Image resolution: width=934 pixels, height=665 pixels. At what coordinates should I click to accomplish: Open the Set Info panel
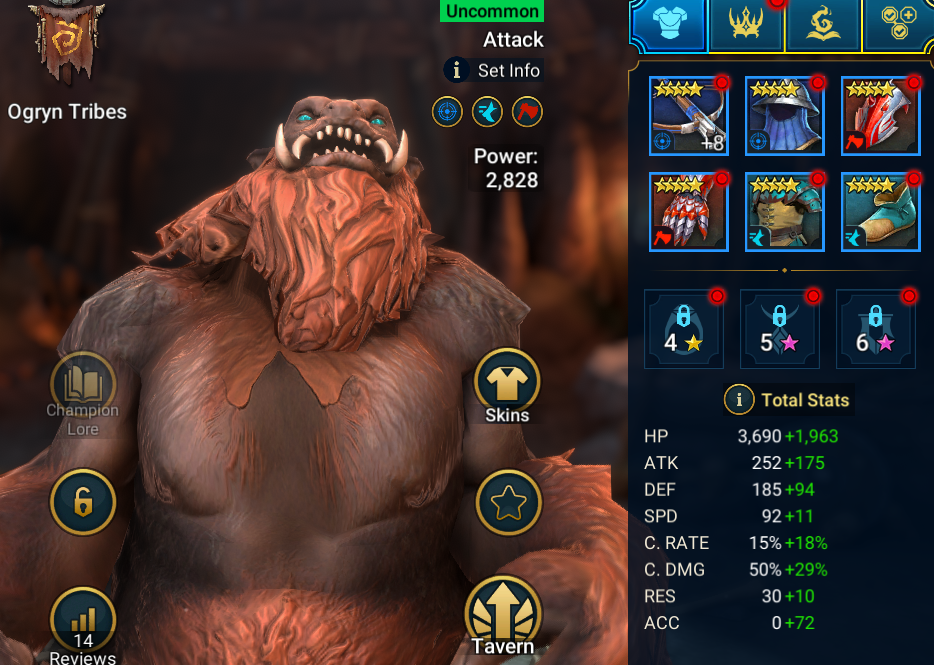click(x=493, y=70)
